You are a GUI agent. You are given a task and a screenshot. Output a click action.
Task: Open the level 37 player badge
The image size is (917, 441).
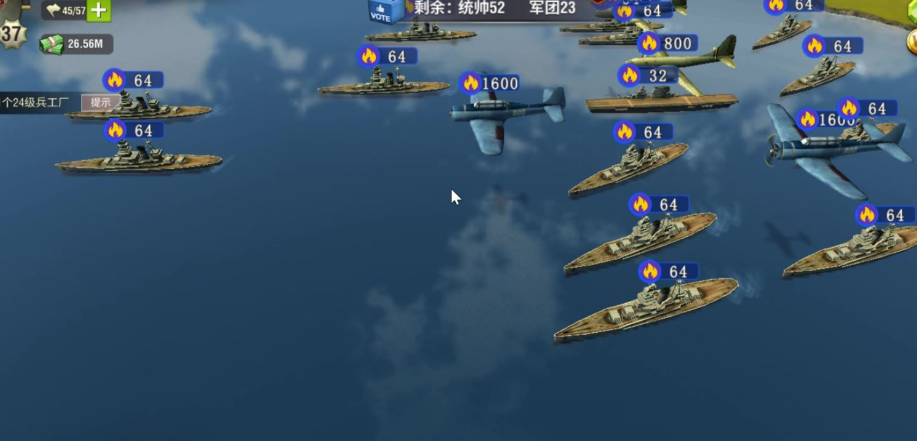point(11,32)
